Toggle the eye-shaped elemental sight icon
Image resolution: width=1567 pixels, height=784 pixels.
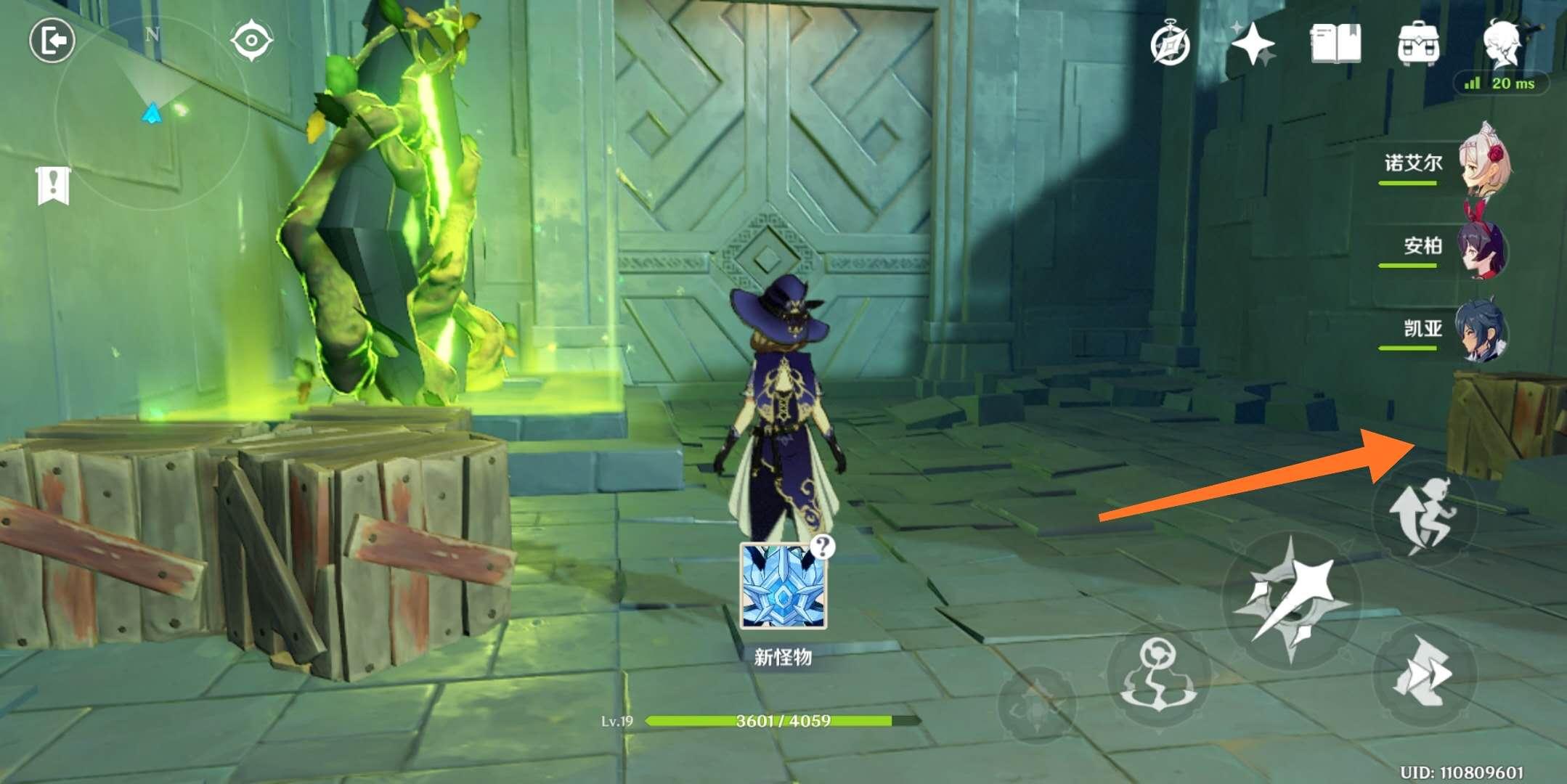251,41
